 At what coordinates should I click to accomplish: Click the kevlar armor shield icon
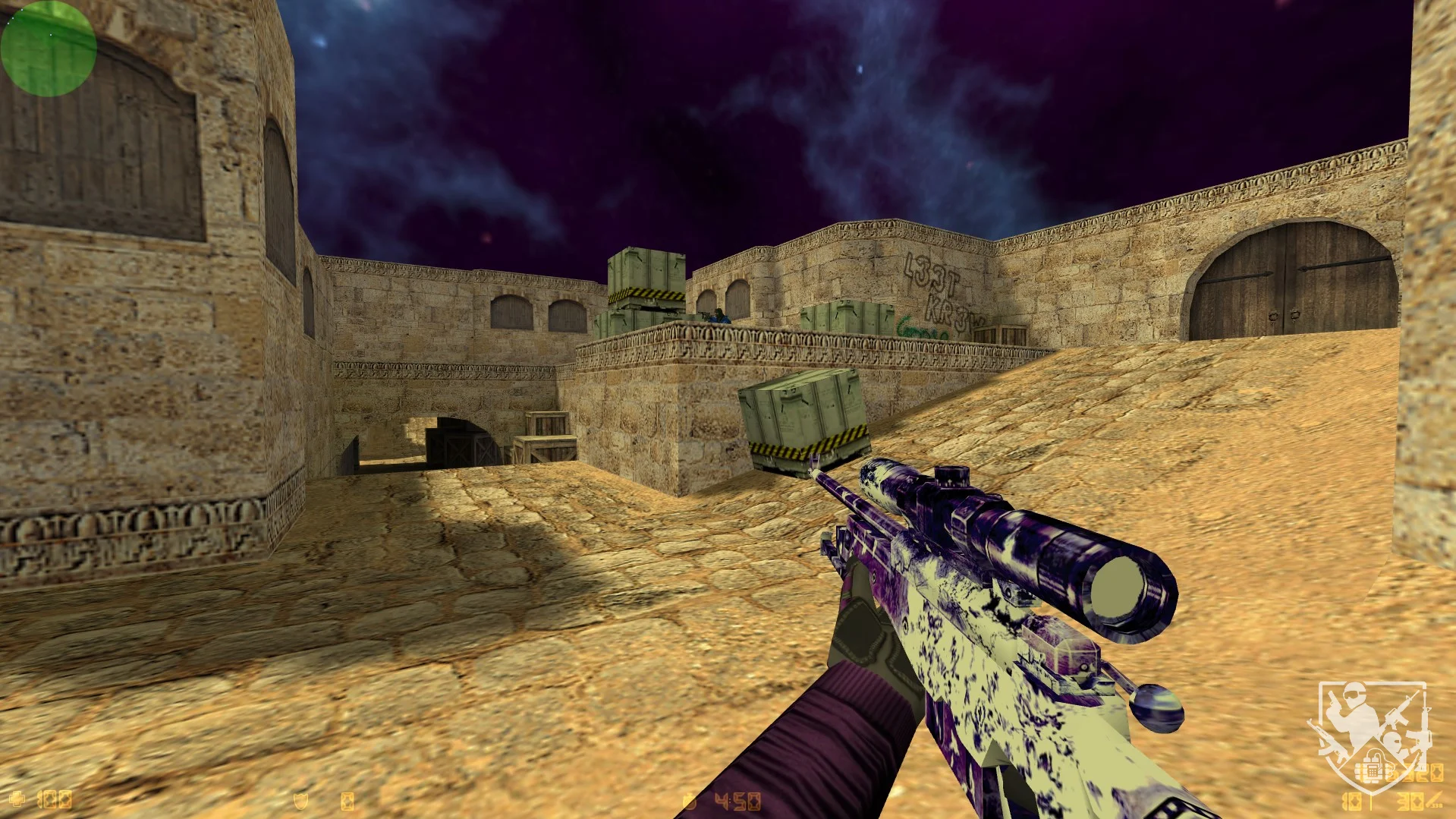(301, 801)
